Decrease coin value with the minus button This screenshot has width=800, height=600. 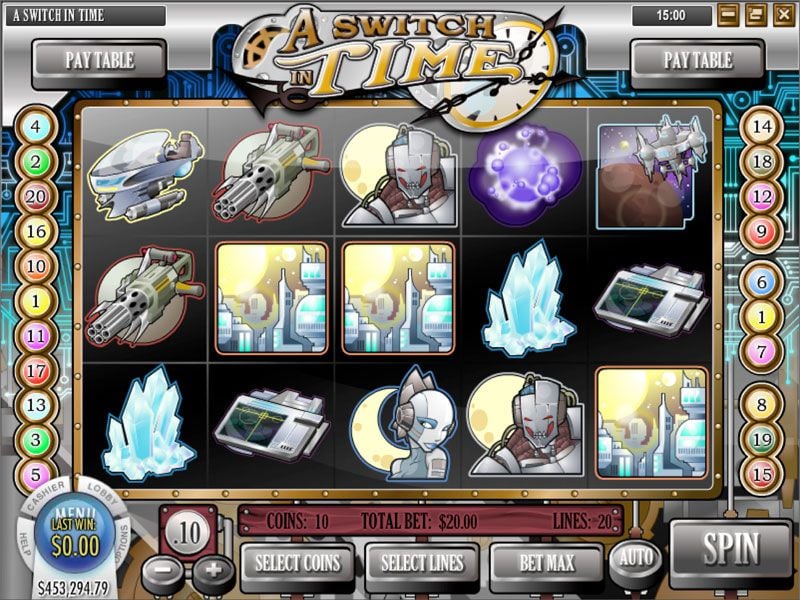(162, 573)
